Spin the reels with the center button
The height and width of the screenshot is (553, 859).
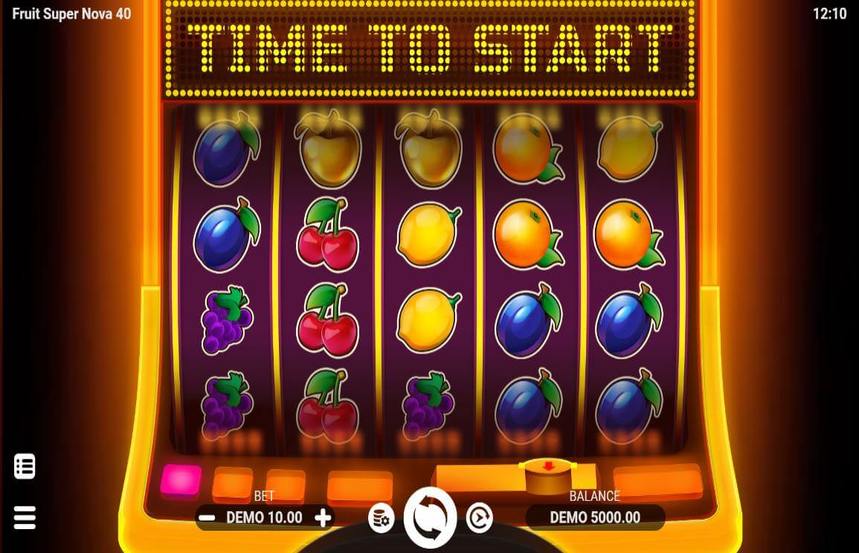point(430,517)
